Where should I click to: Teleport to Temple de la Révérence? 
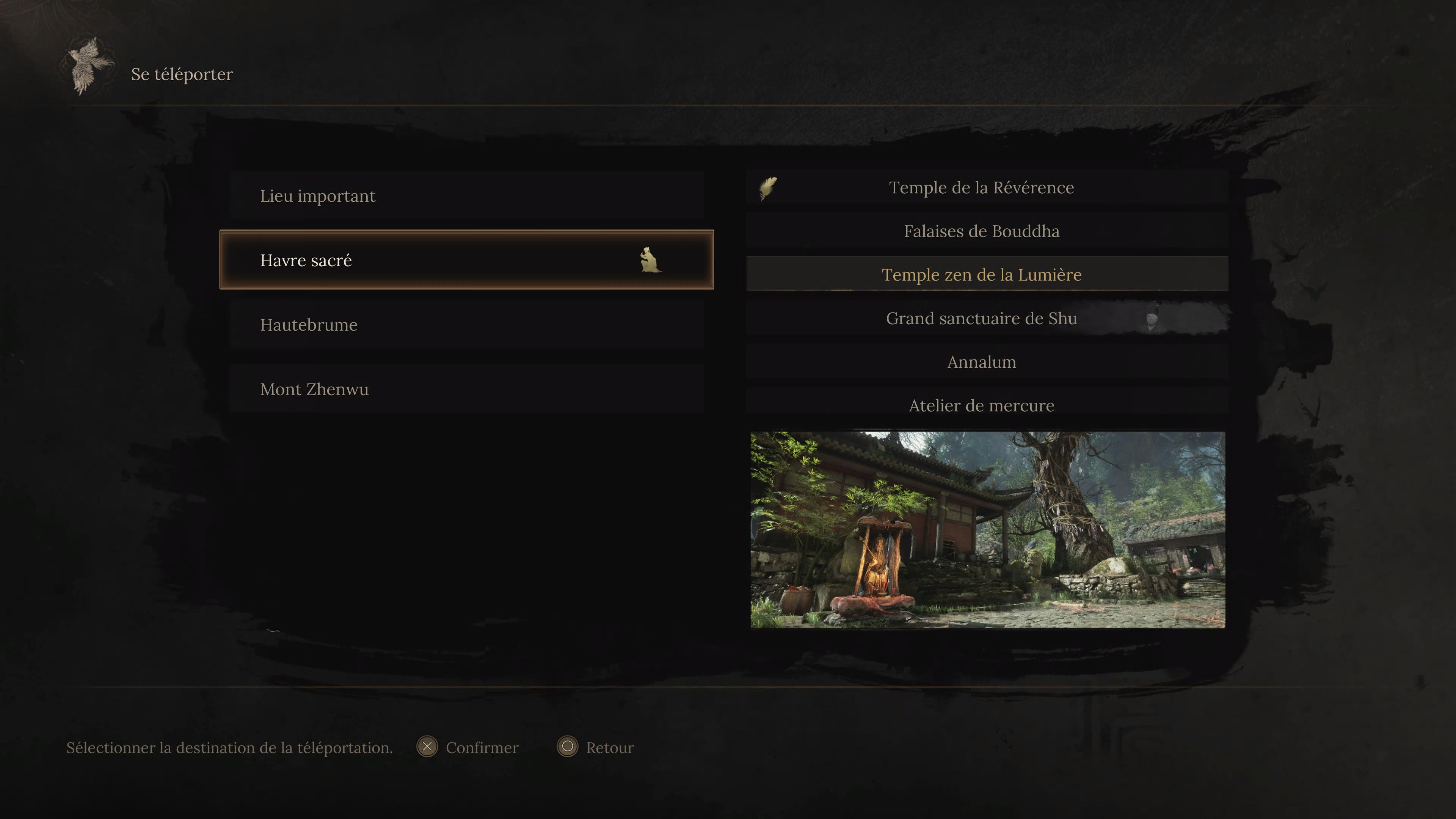click(x=981, y=187)
